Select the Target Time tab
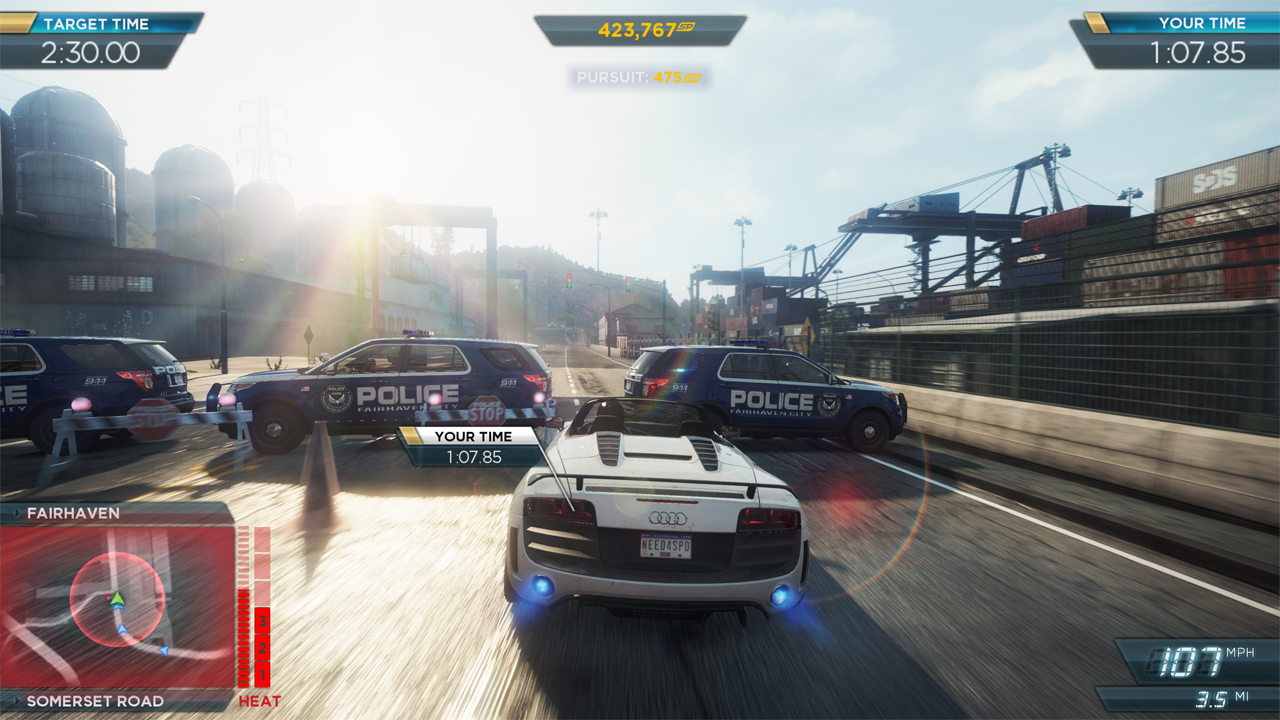The image size is (1280, 720). (95, 23)
